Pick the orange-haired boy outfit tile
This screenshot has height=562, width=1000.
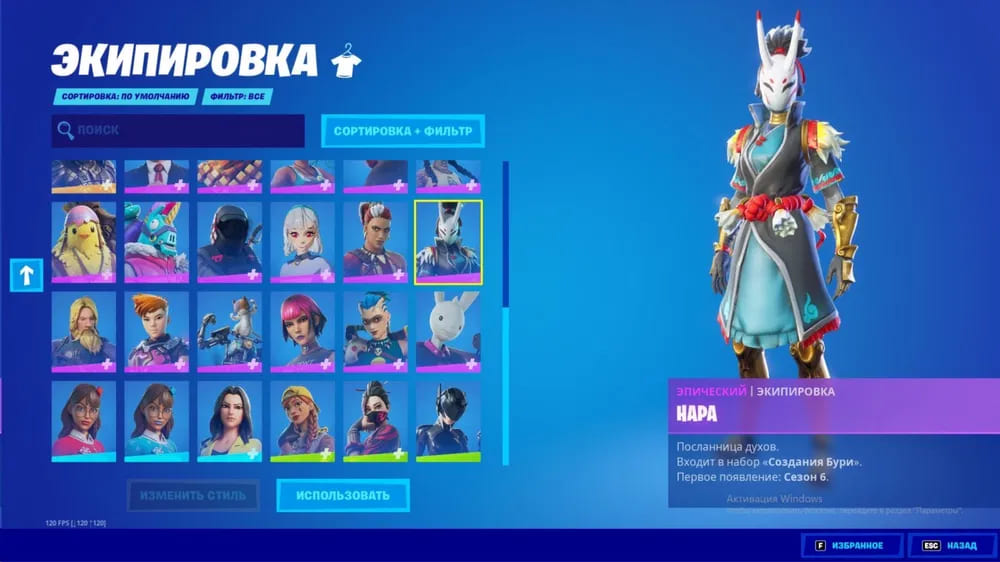(x=156, y=331)
